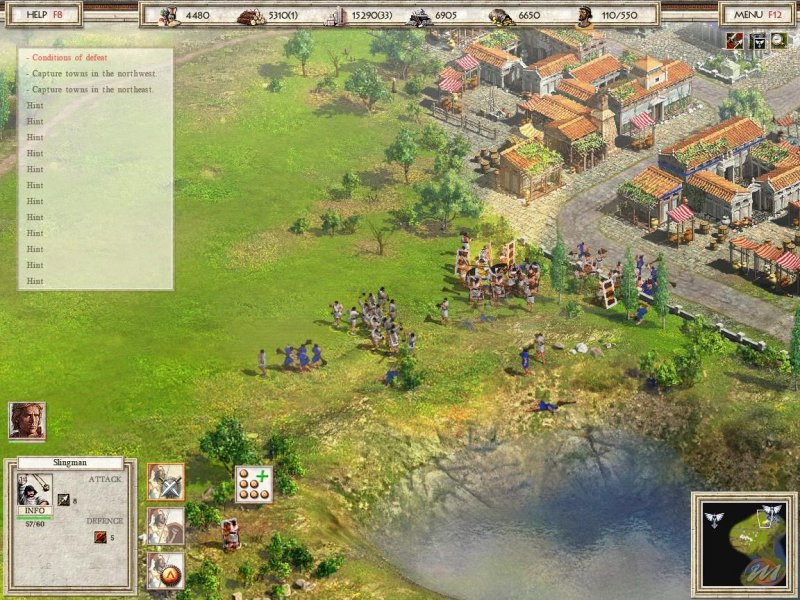Click the Slingman INFO button
Screen dimensions: 800x600
(x=33, y=510)
